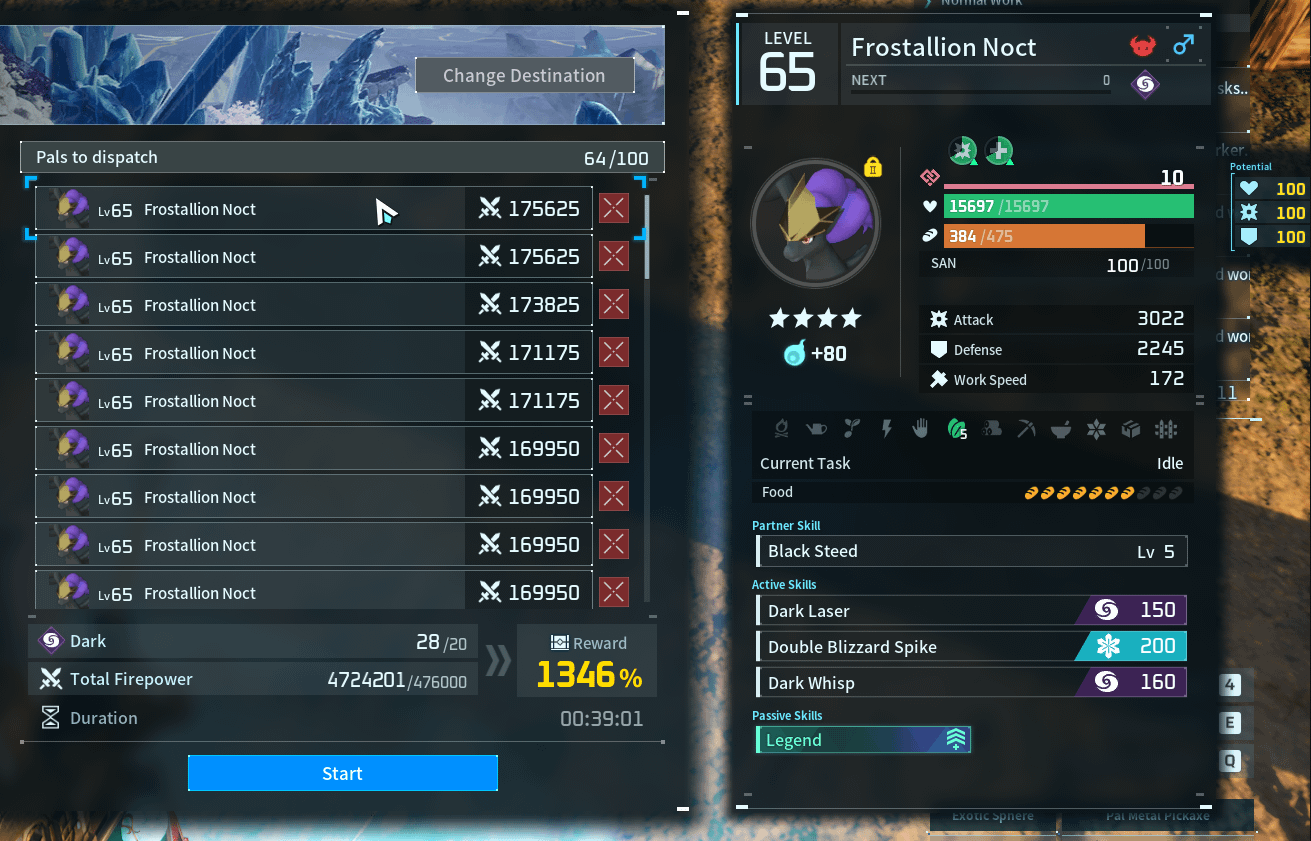Toggle the yellow lock icon on the Pal portrait
Viewport: 1311px width, 841px height.
pyautogui.click(x=873, y=167)
